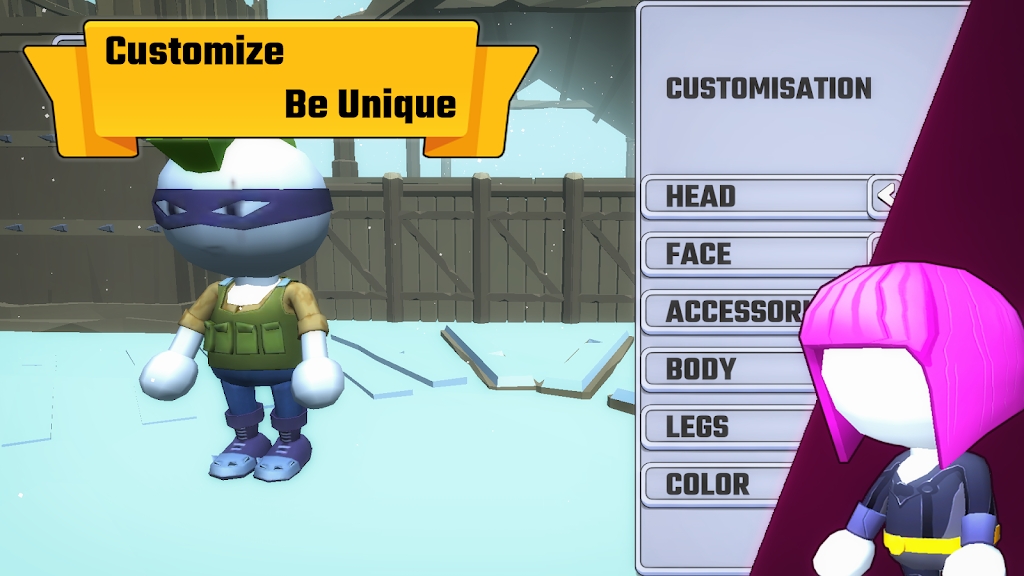The image size is (1024, 576).
Task: Choose the ACCESSORIES category
Action: click(x=730, y=312)
